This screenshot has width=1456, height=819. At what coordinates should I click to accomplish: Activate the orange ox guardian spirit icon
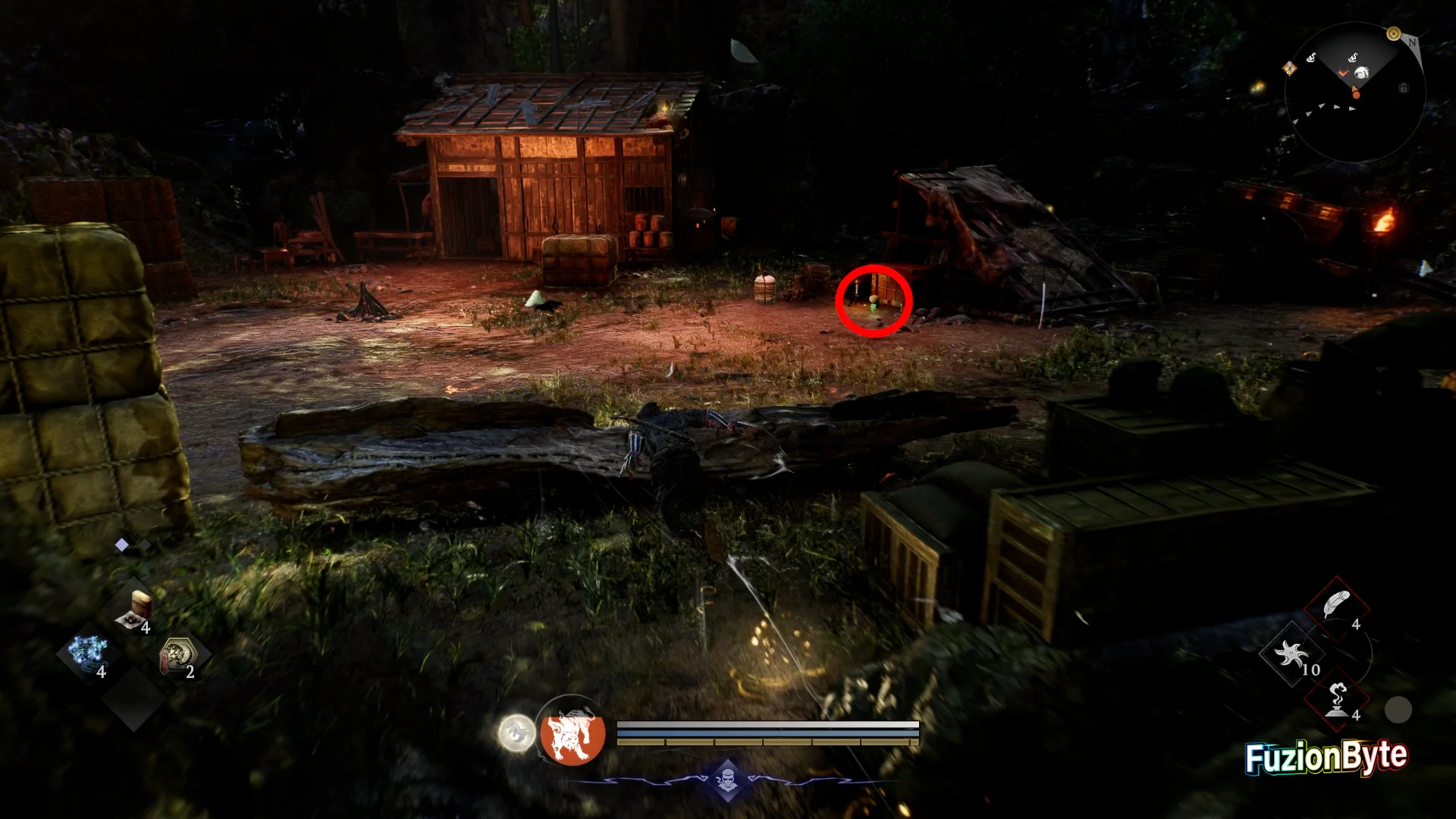pos(573,732)
